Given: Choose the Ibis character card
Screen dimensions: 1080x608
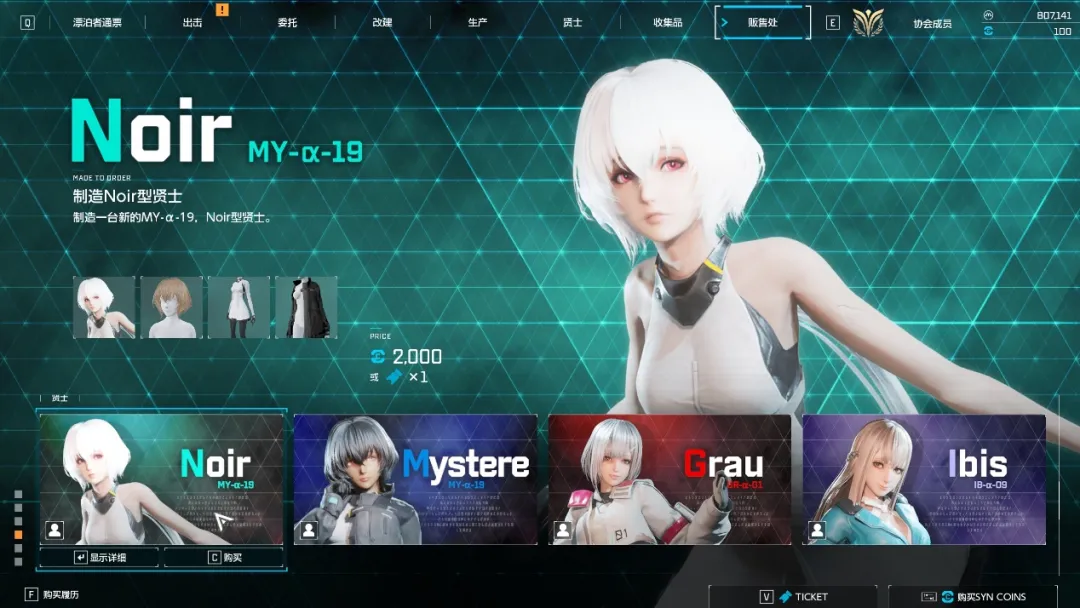Looking at the screenshot, I should pyautogui.click(x=923, y=479).
